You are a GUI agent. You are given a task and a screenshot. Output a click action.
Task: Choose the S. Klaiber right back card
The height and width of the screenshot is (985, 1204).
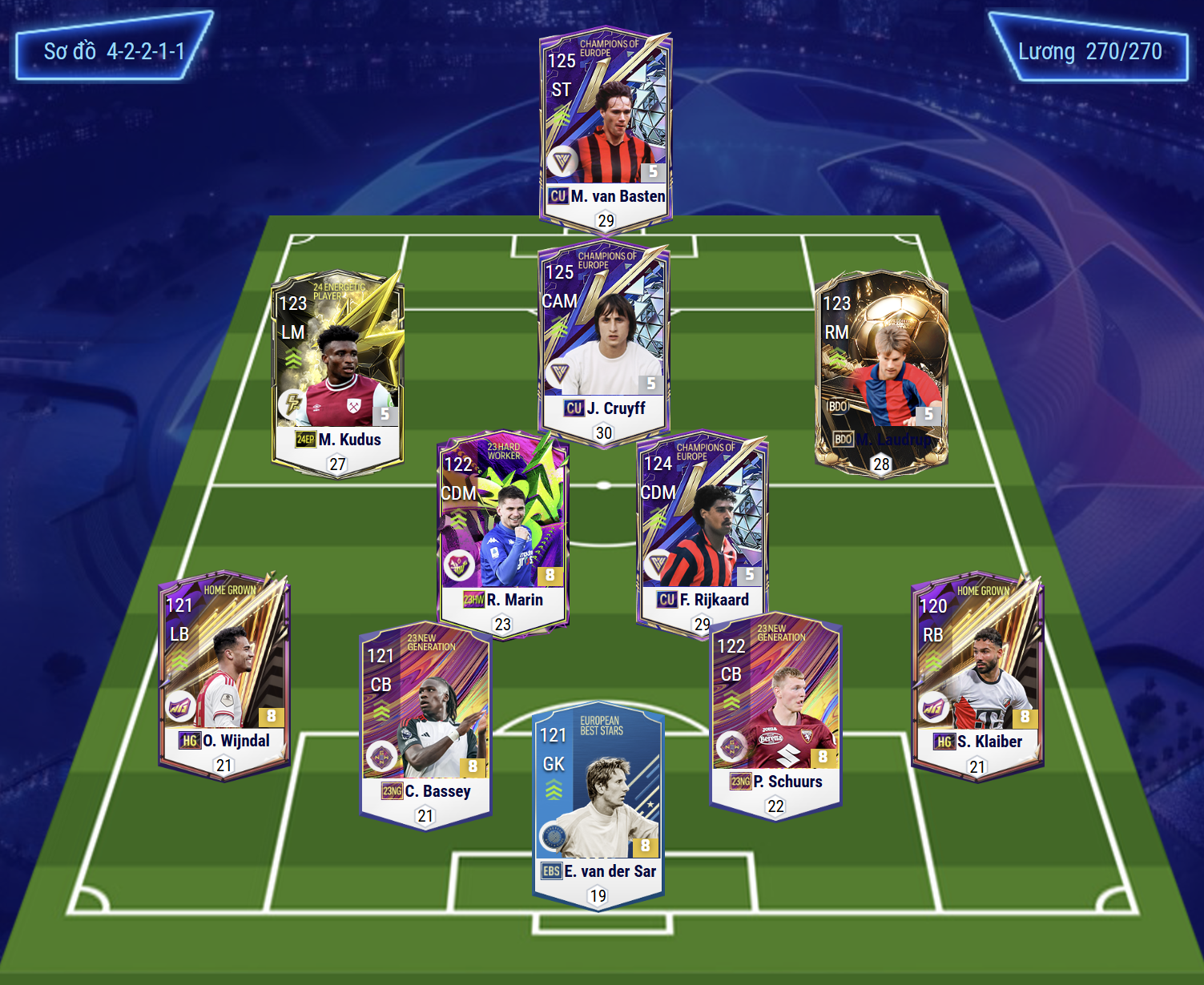tap(977, 673)
